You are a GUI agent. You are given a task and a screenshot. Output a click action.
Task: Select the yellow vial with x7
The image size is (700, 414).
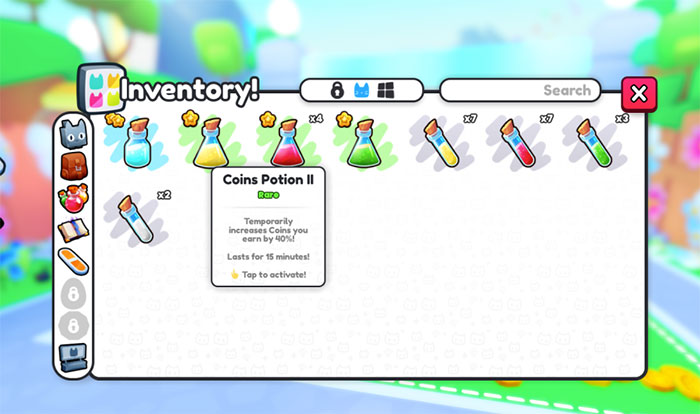point(441,142)
